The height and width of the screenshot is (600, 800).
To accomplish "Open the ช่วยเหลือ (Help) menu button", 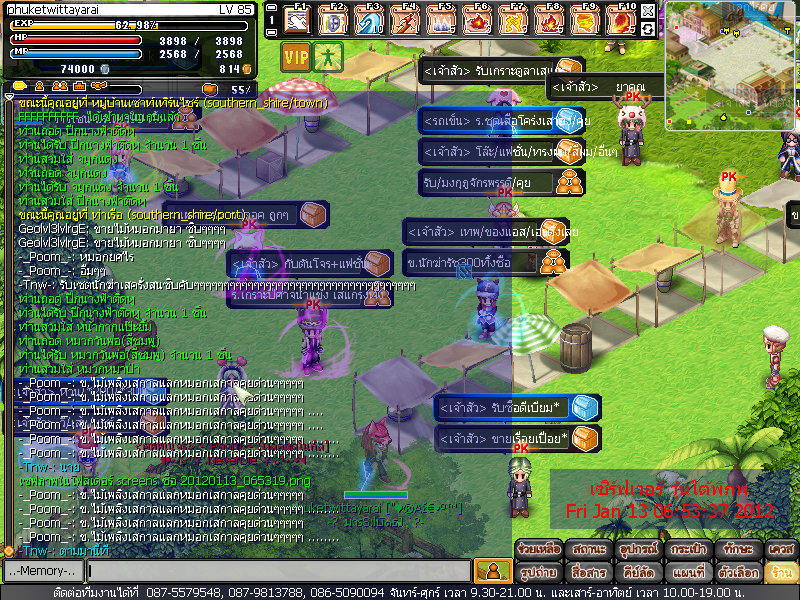I will coord(538,549).
